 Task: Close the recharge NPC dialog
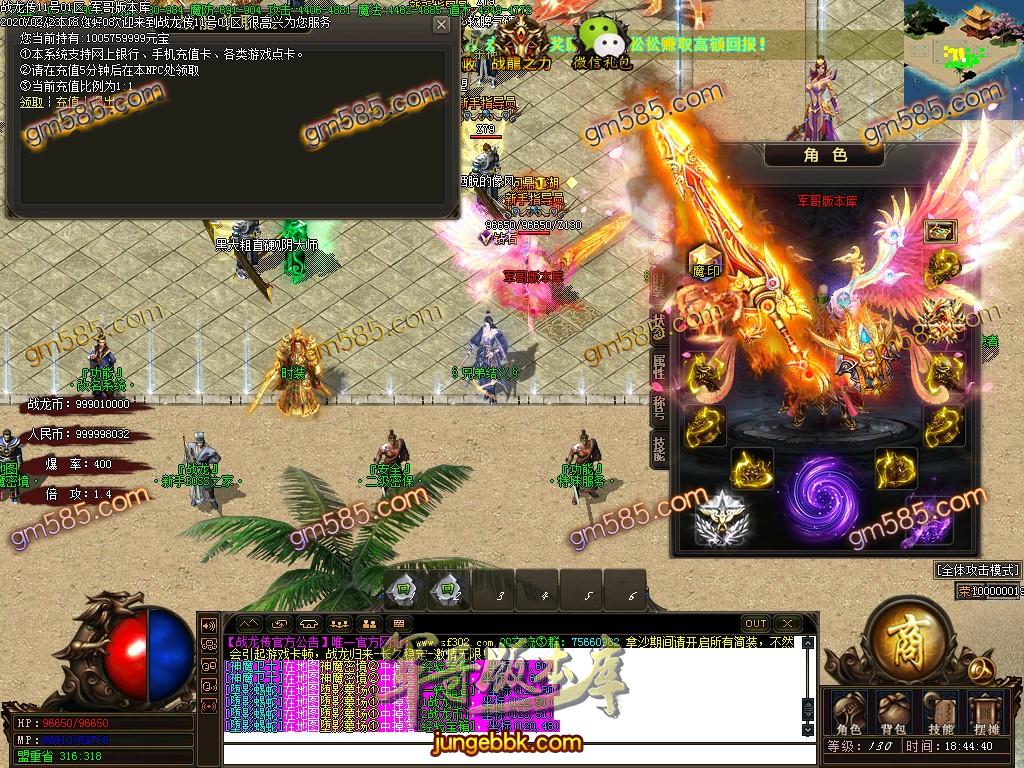coord(441,24)
